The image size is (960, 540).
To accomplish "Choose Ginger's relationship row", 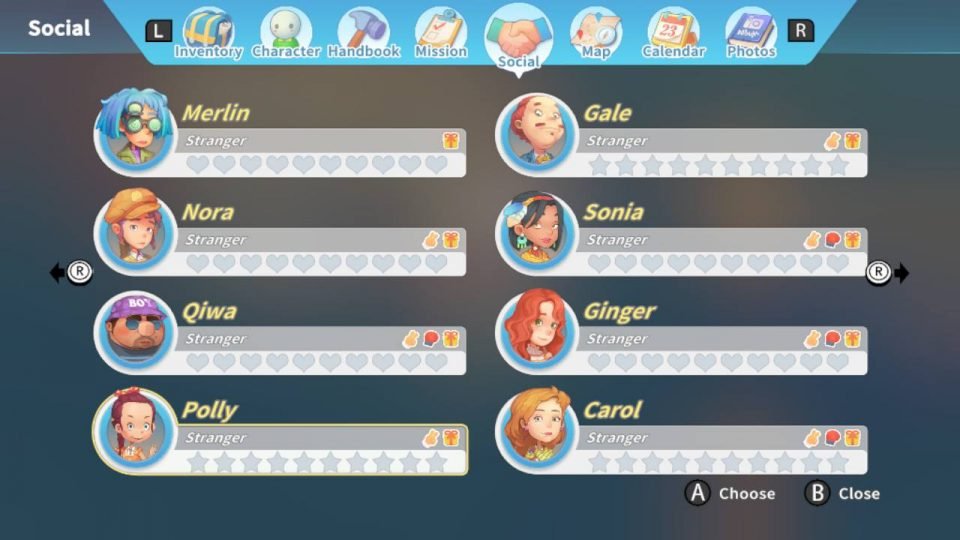I will 683,337.
